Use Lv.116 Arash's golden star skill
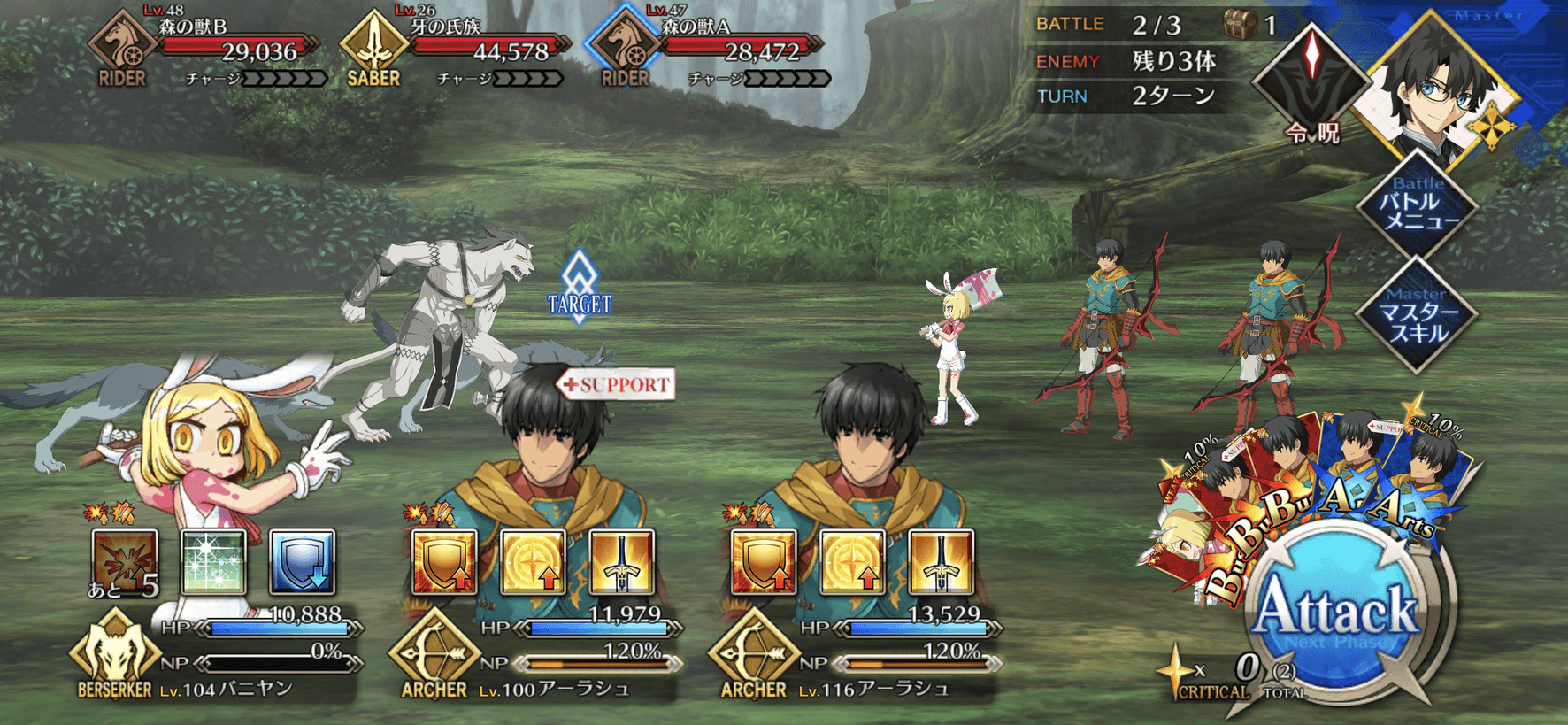Screen dimensions: 1568x725 pyautogui.click(x=852, y=562)
